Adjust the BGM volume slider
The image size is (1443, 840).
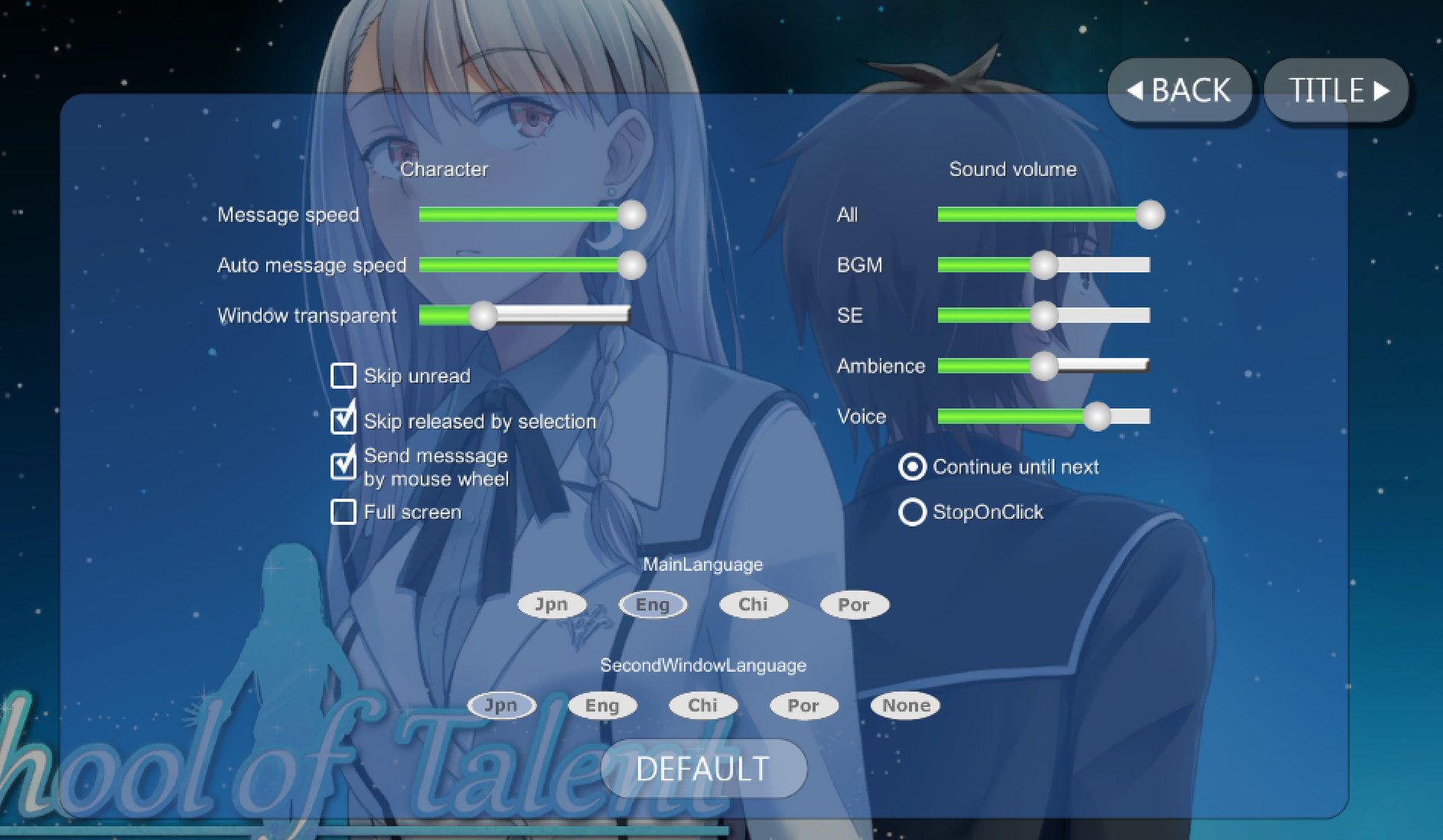coord(1044,265)
